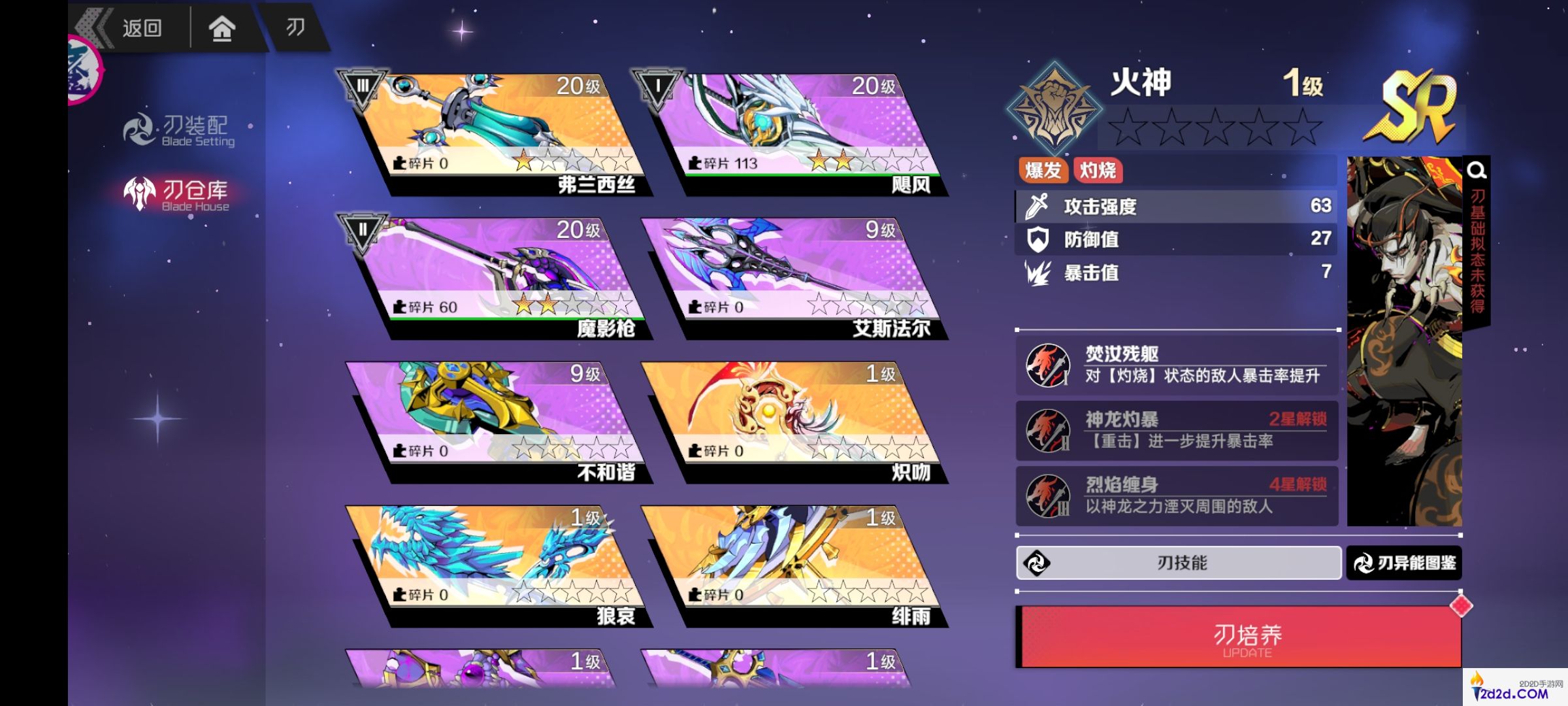Return to home via house icon
The width and height of the screenshot is (1568, 706).
(221, 29)
